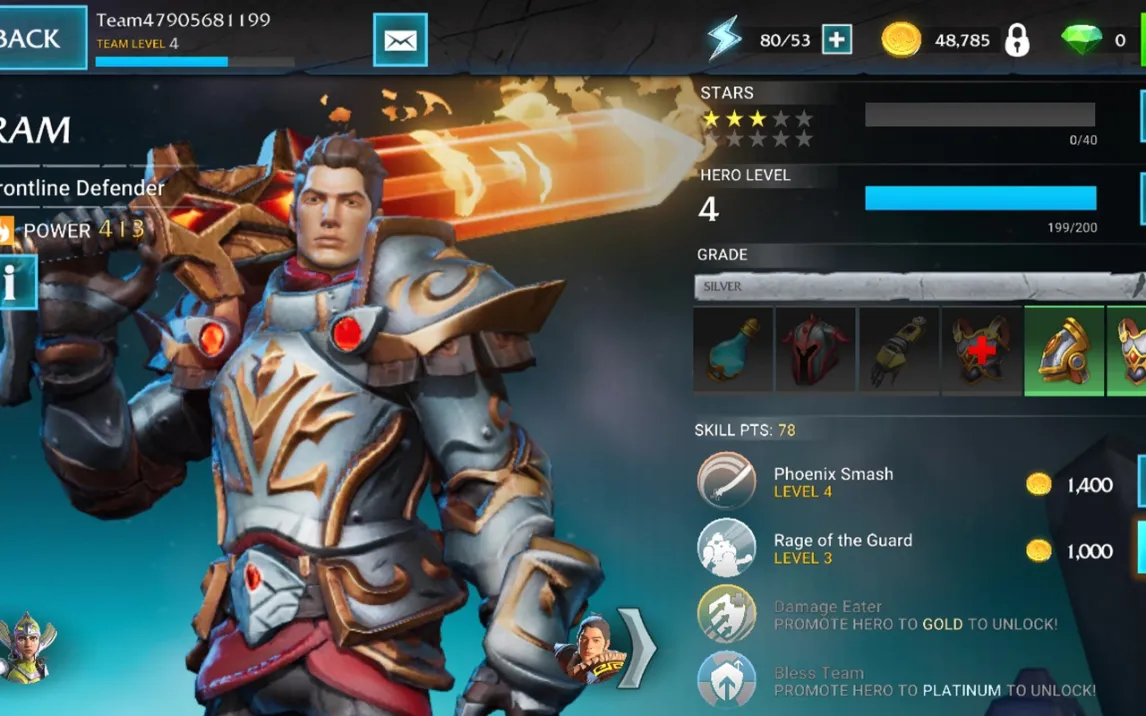
Task: Switch to previous winged-helmet hero portrait
Action: (x=27, y=647)
